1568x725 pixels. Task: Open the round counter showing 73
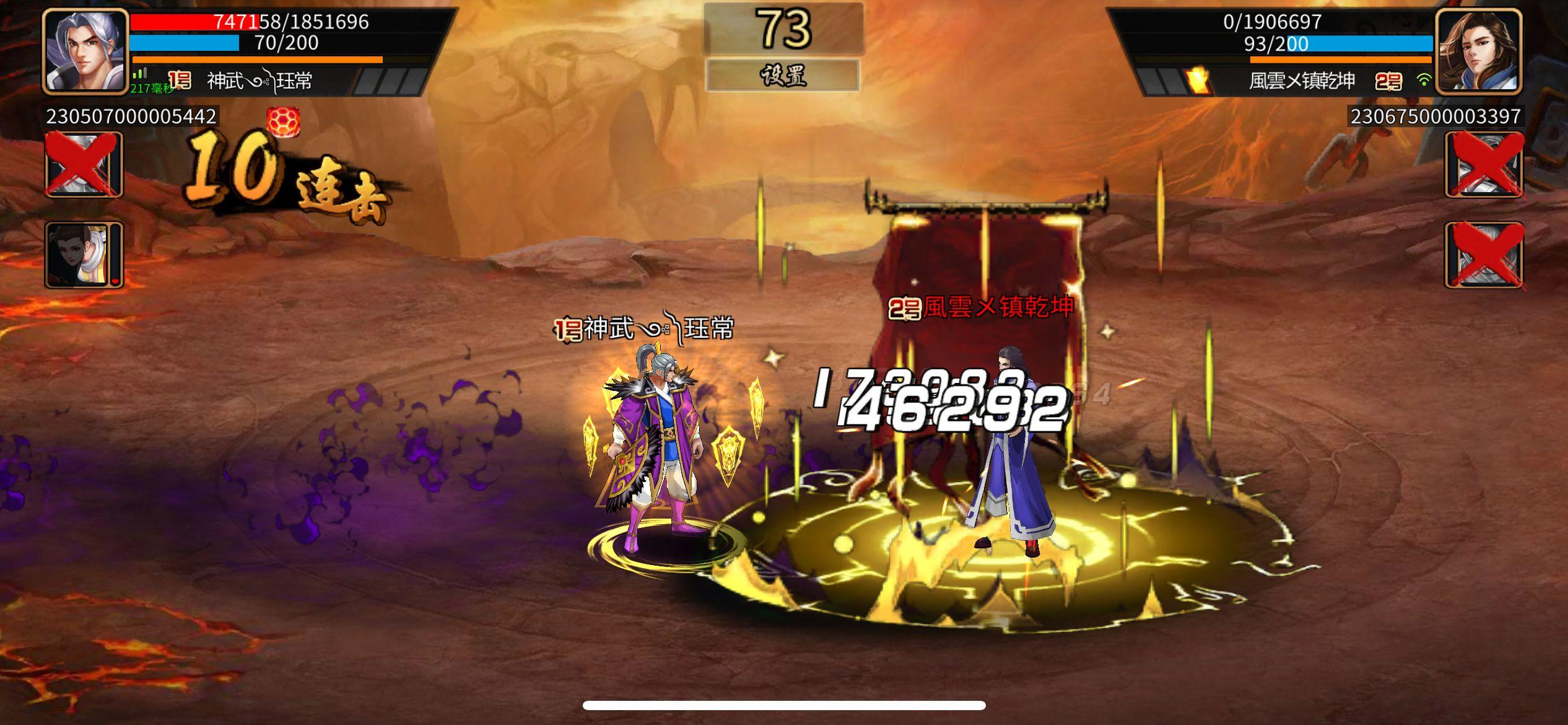(784, 28)
